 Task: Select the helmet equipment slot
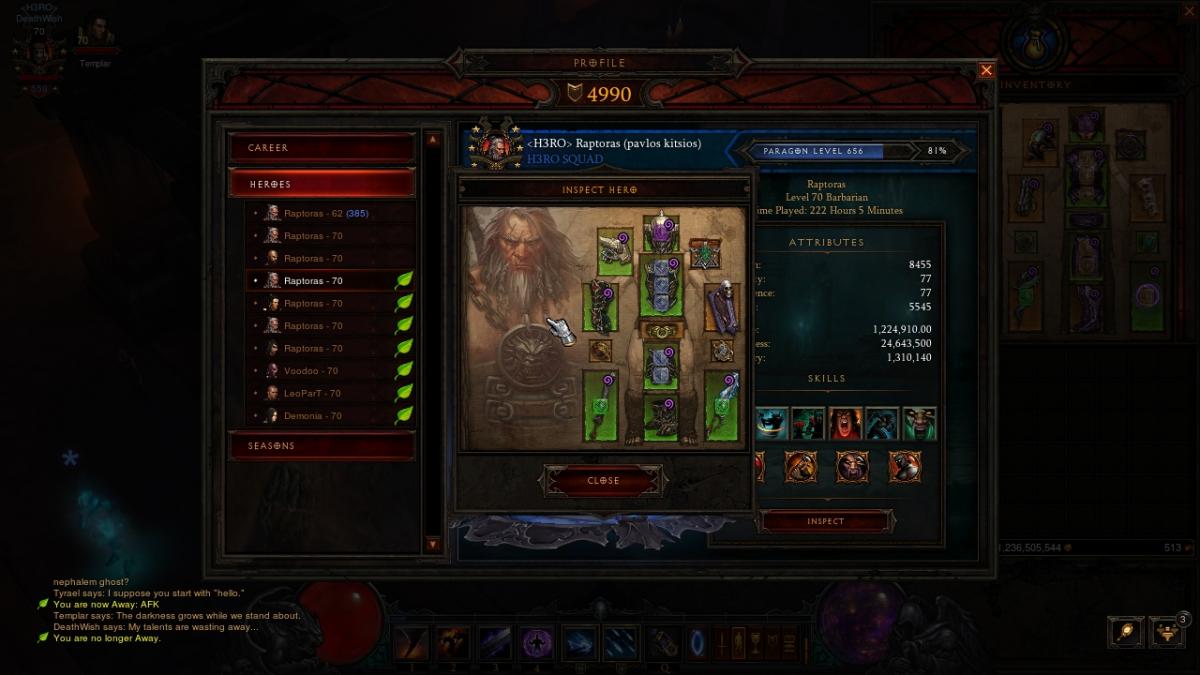pos(660,231)
